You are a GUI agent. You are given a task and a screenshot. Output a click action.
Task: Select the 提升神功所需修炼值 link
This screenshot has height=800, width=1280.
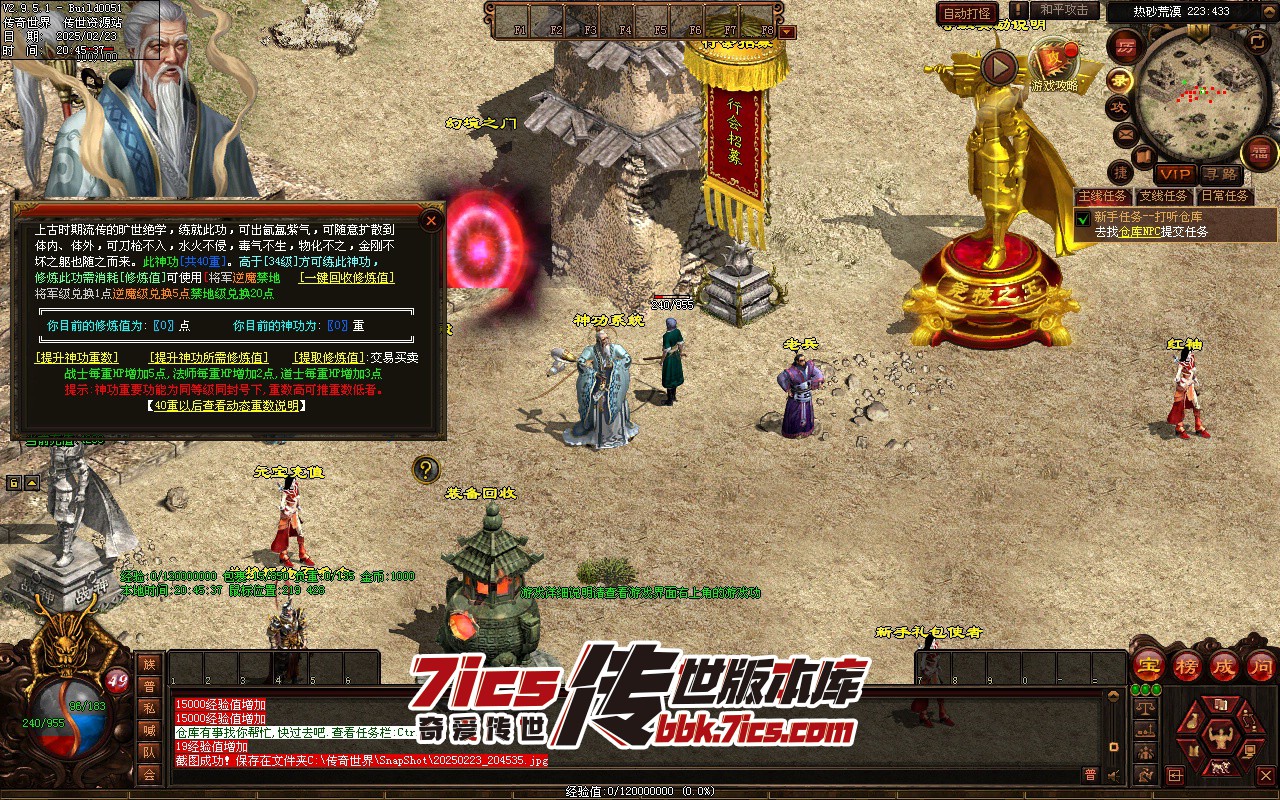(209, 357)
